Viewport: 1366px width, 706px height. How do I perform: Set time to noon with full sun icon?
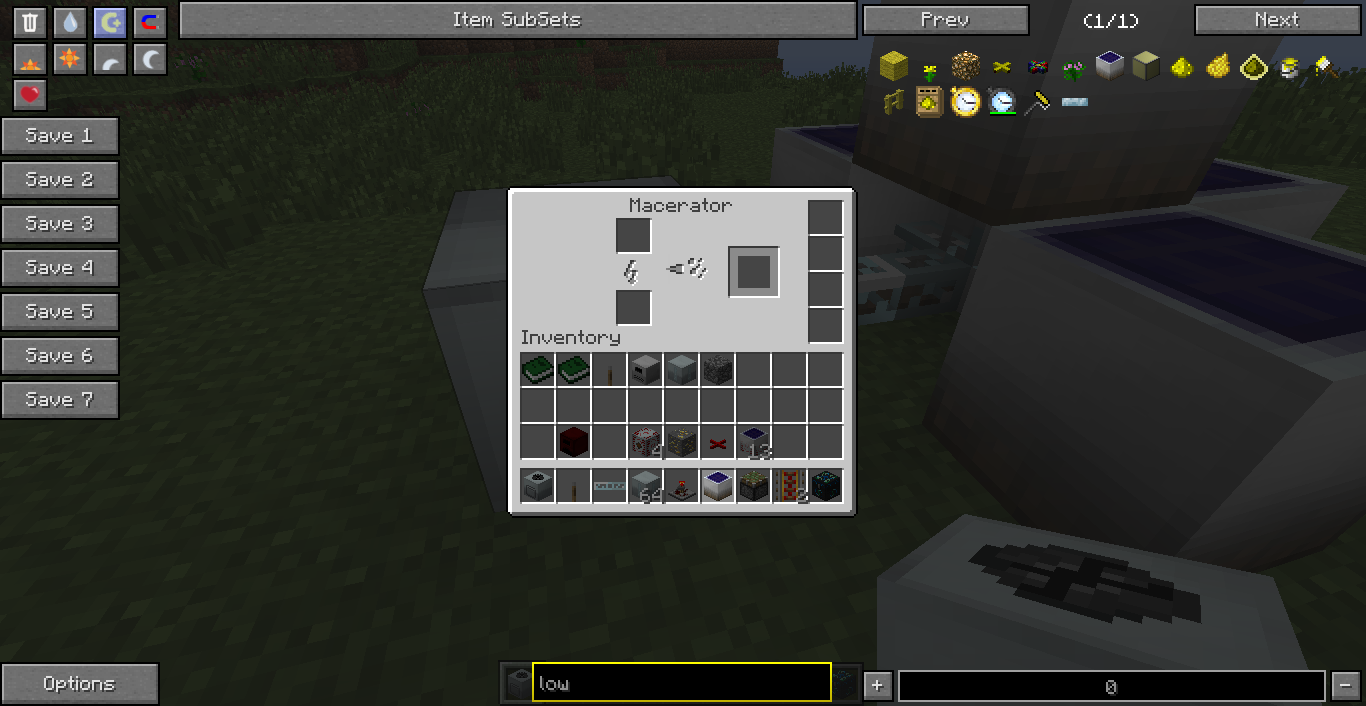70,60
